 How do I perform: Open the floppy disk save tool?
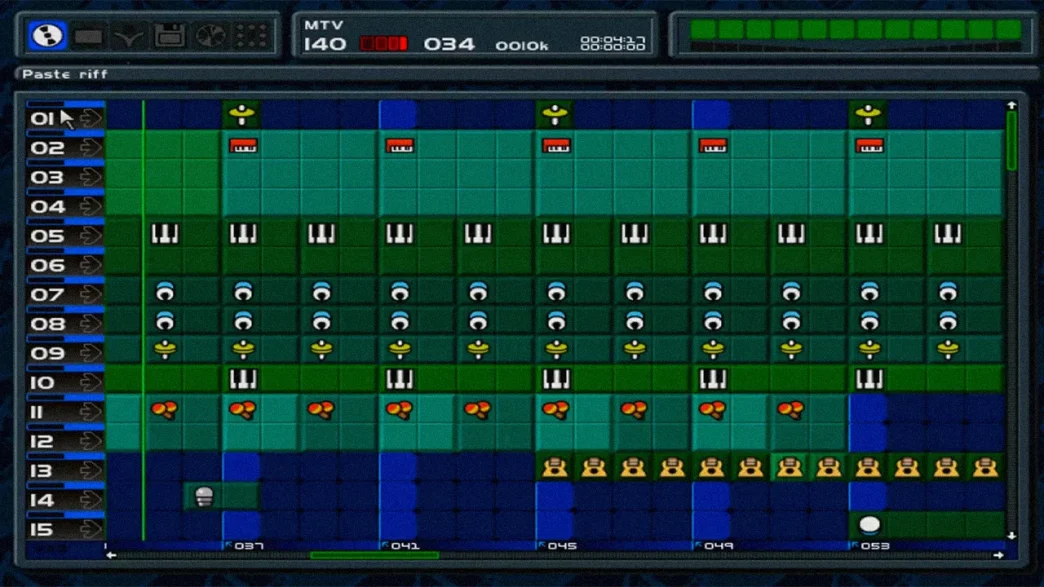coord(169,36)
